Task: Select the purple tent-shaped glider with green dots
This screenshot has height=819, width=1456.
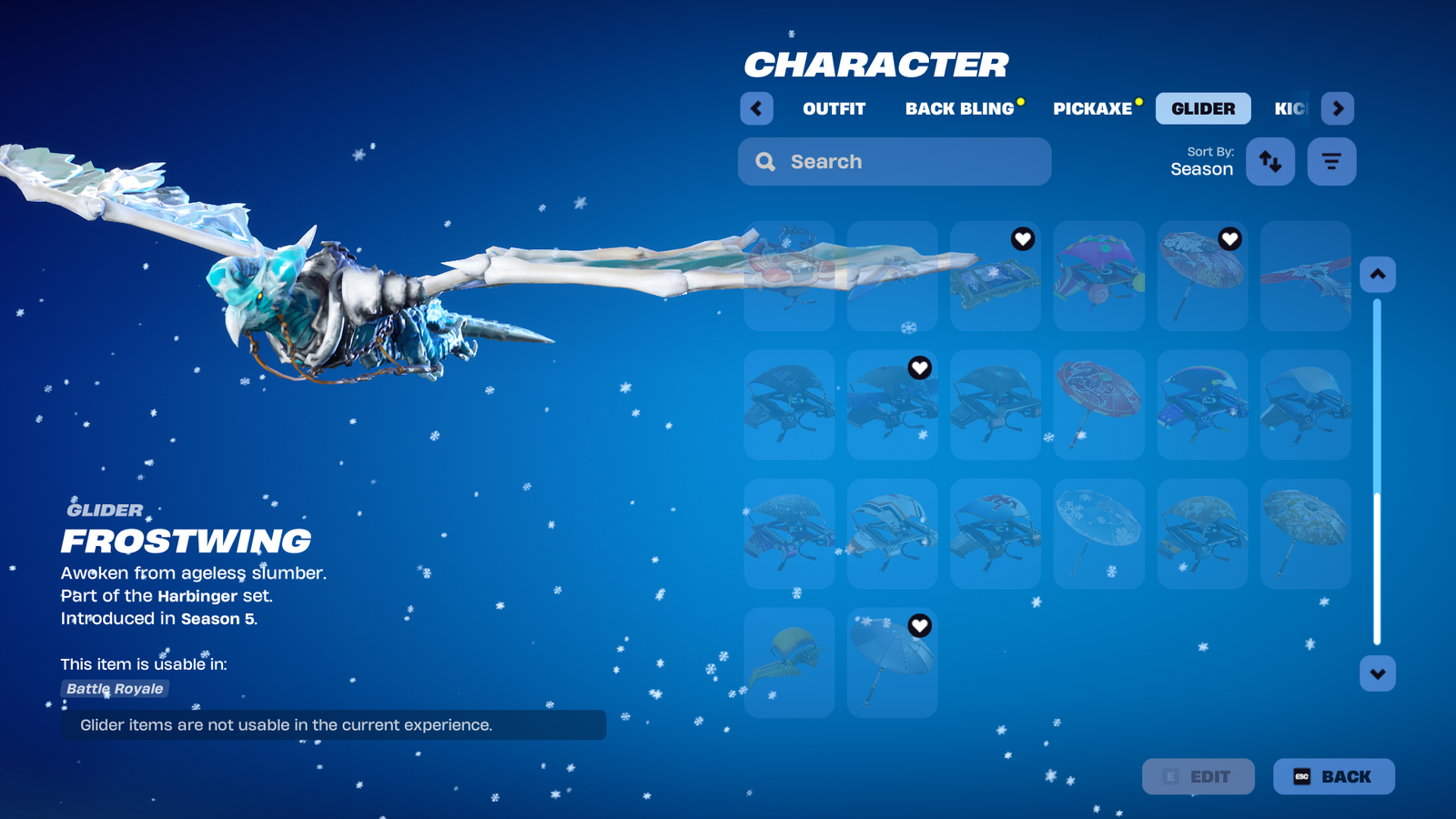Action: click(1098, 276)
